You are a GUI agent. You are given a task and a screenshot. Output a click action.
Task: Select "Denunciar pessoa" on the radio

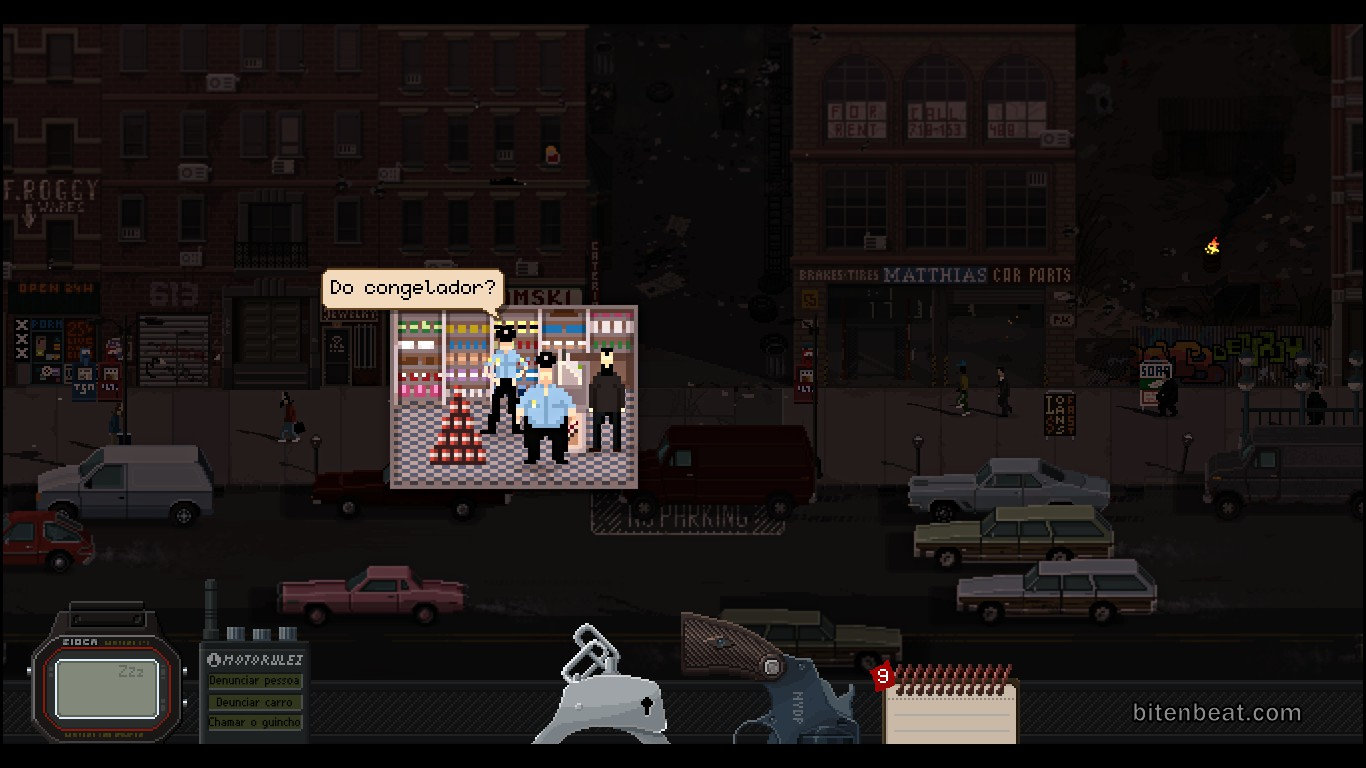pos(254,681)
